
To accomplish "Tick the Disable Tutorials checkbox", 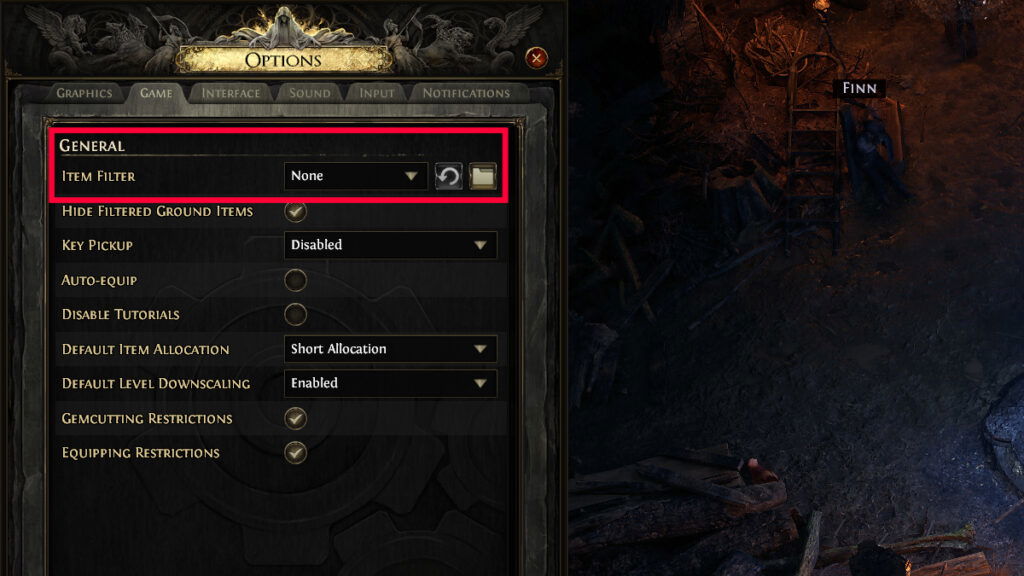I will (x=295, y=314).
